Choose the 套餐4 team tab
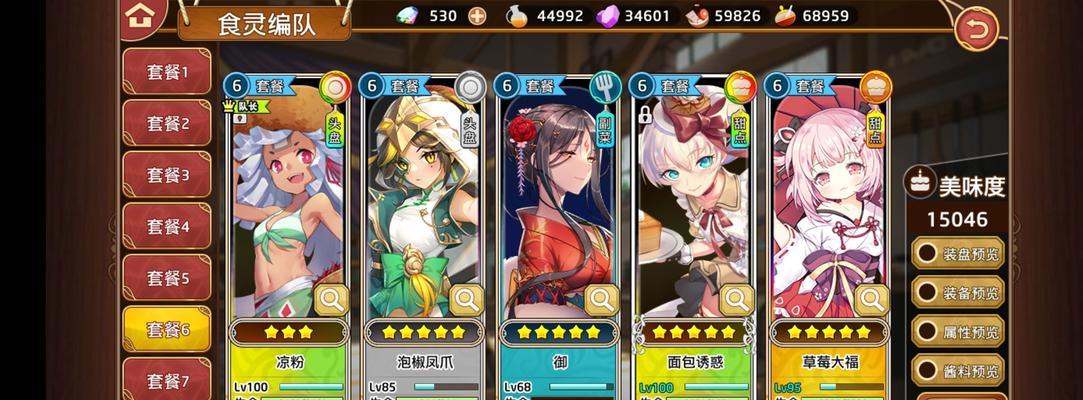 point(166,227)
